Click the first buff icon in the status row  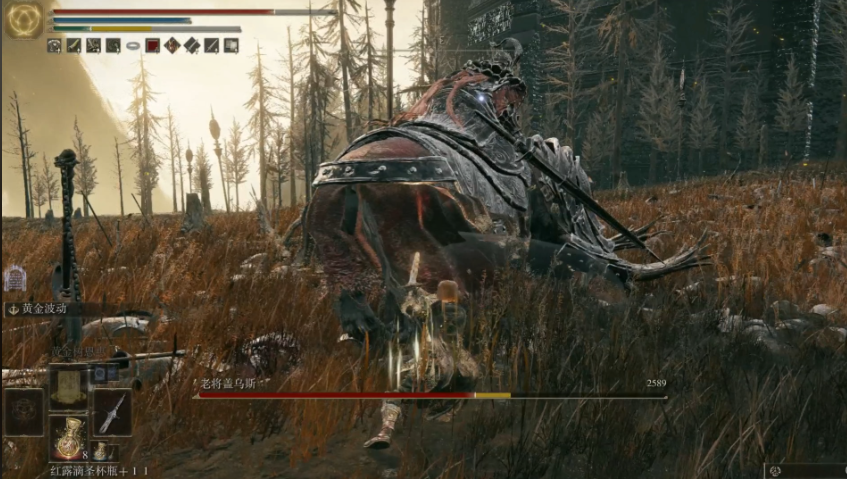click(54, 45)
